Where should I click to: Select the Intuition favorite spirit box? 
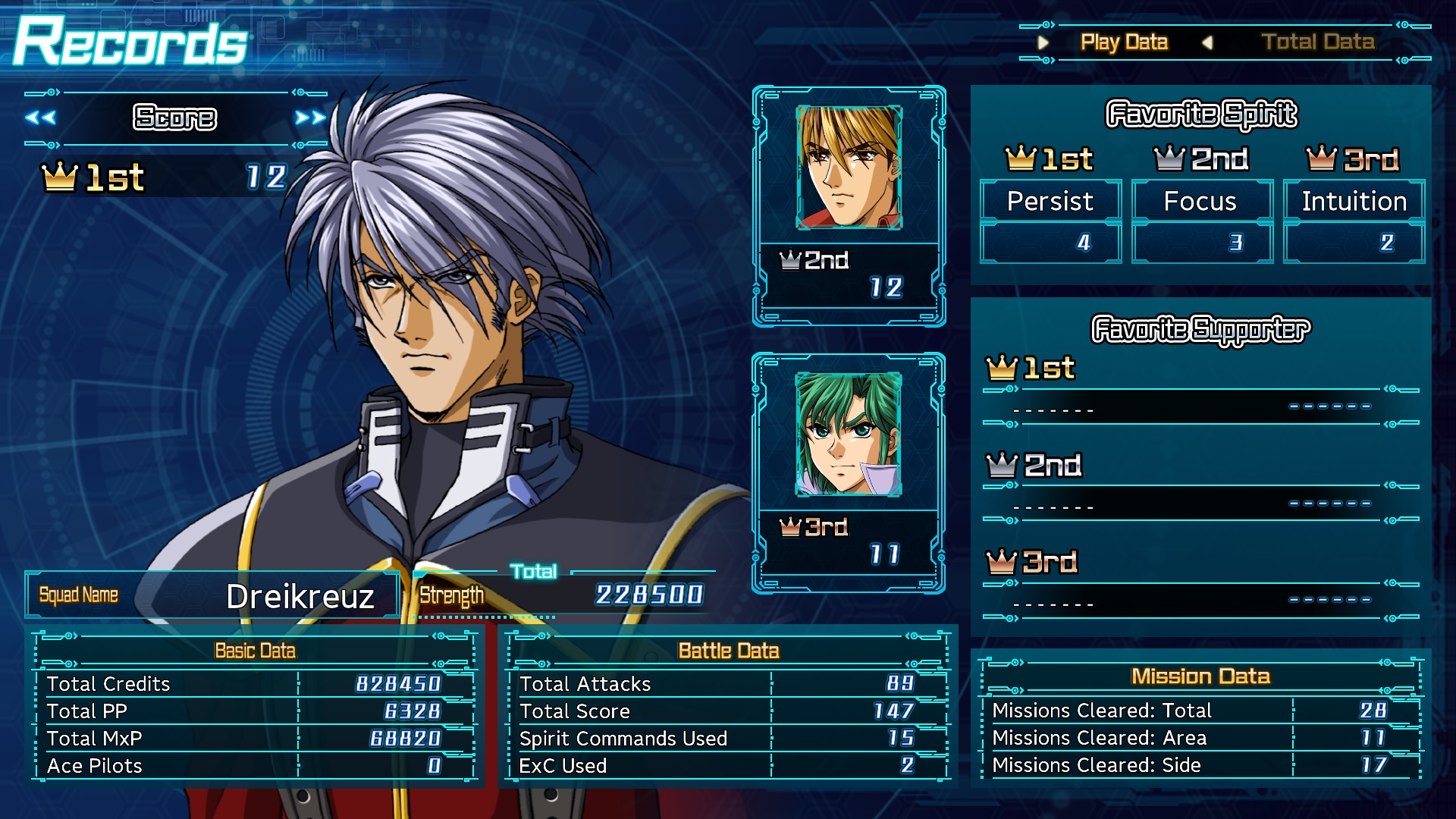point(1354,202)
